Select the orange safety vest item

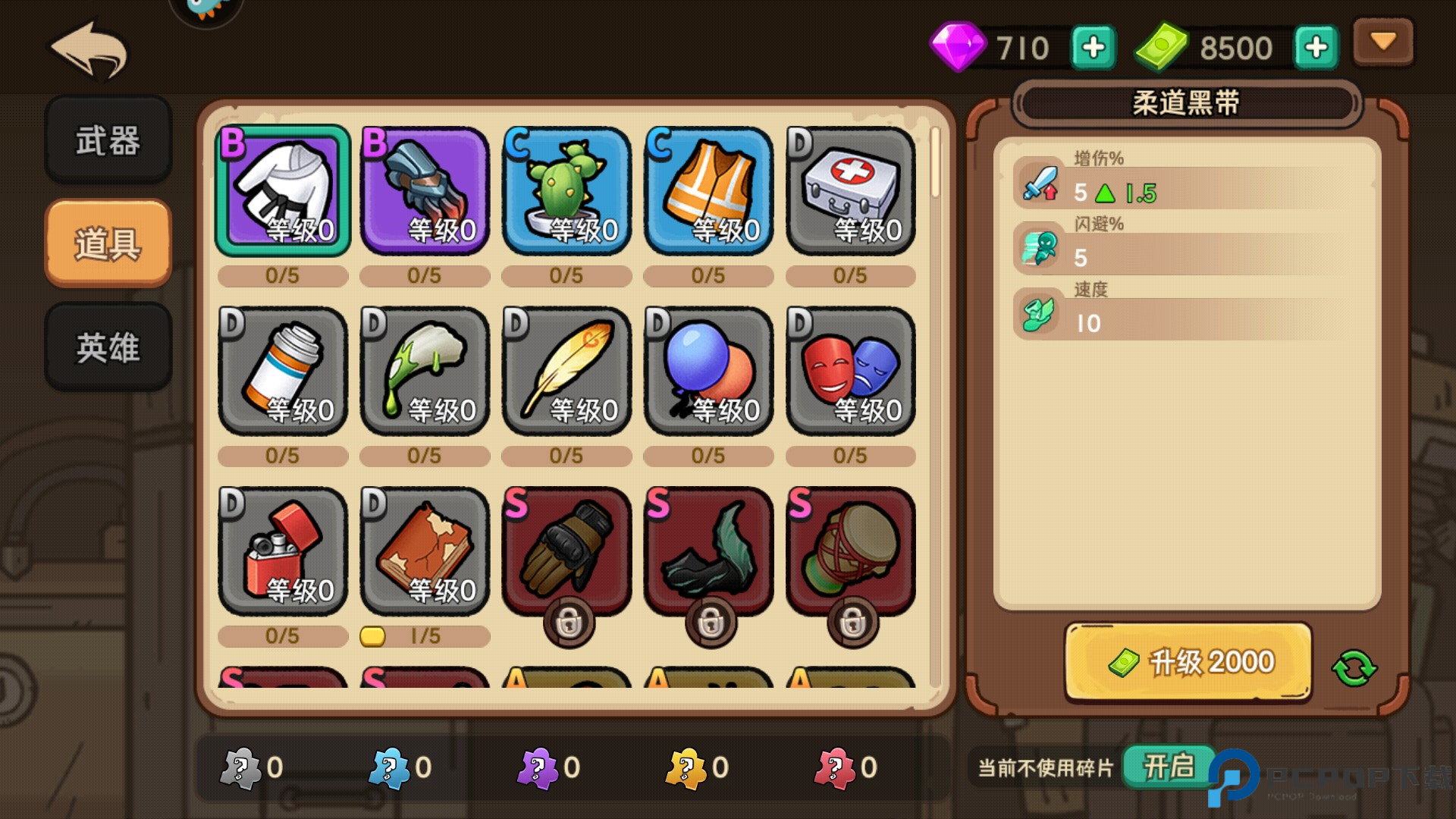(708, 191)
